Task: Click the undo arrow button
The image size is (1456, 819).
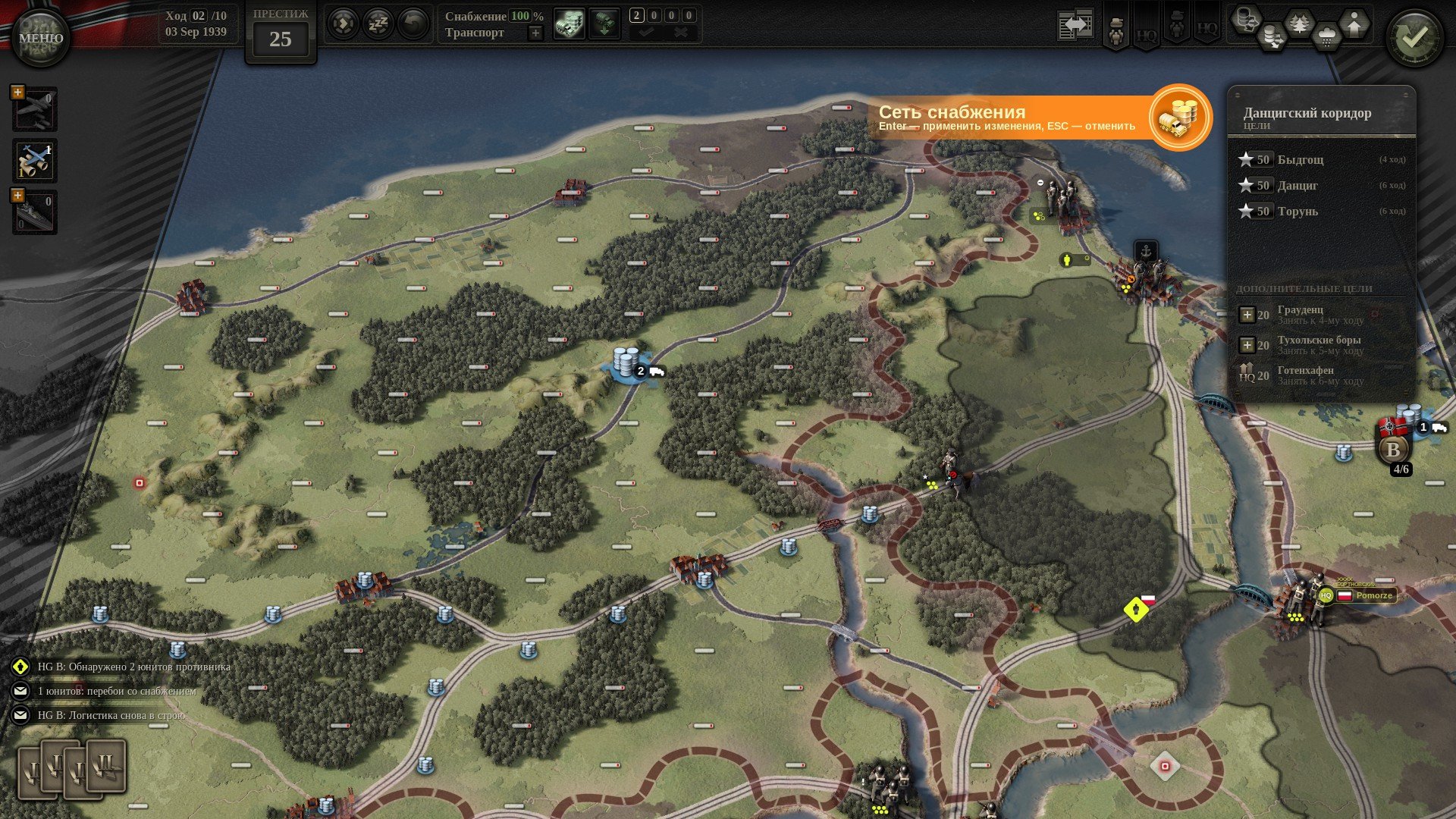Action: 413,24
